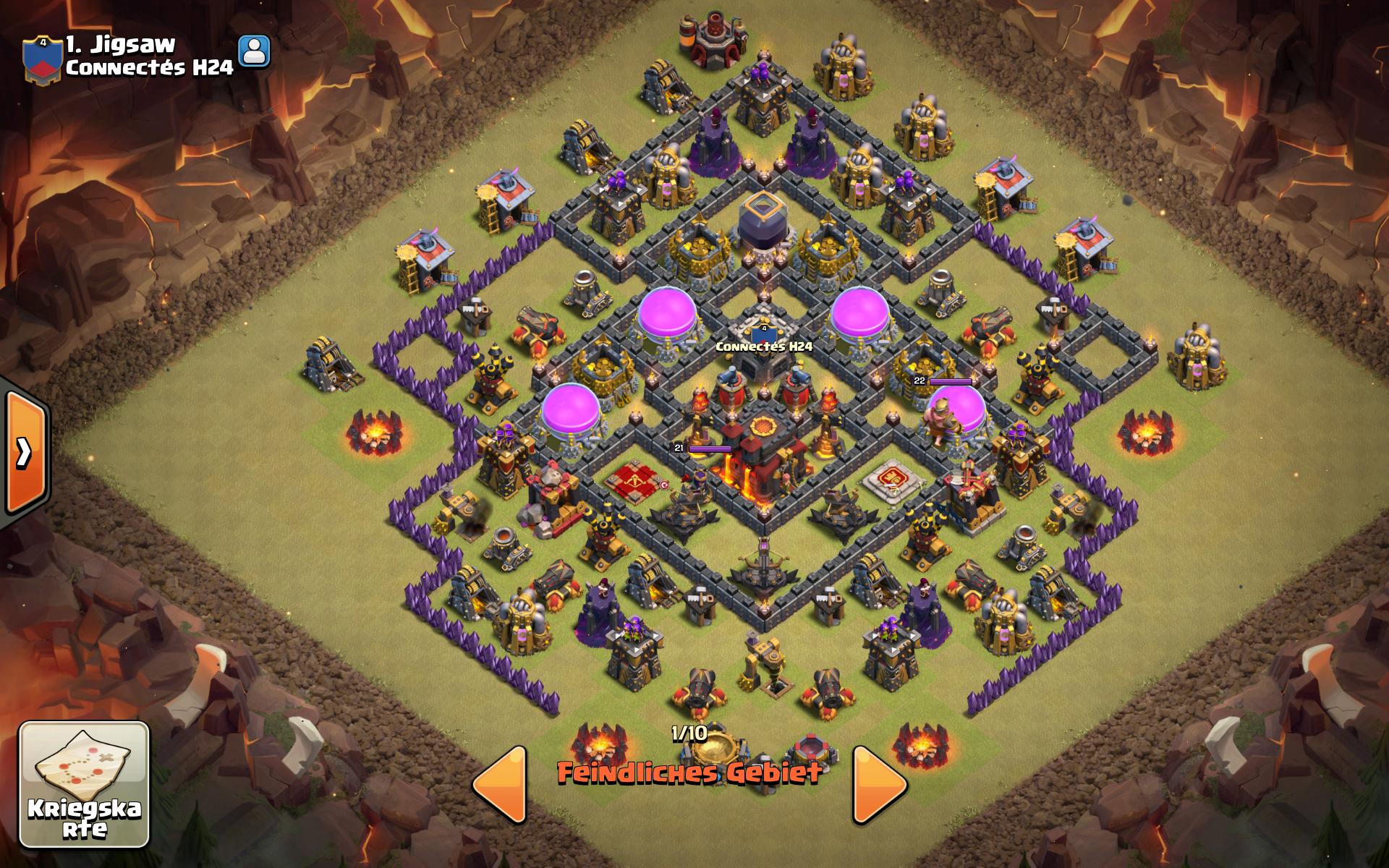
Task: Expand the orange side panel tab
Action: pos(25,453)
